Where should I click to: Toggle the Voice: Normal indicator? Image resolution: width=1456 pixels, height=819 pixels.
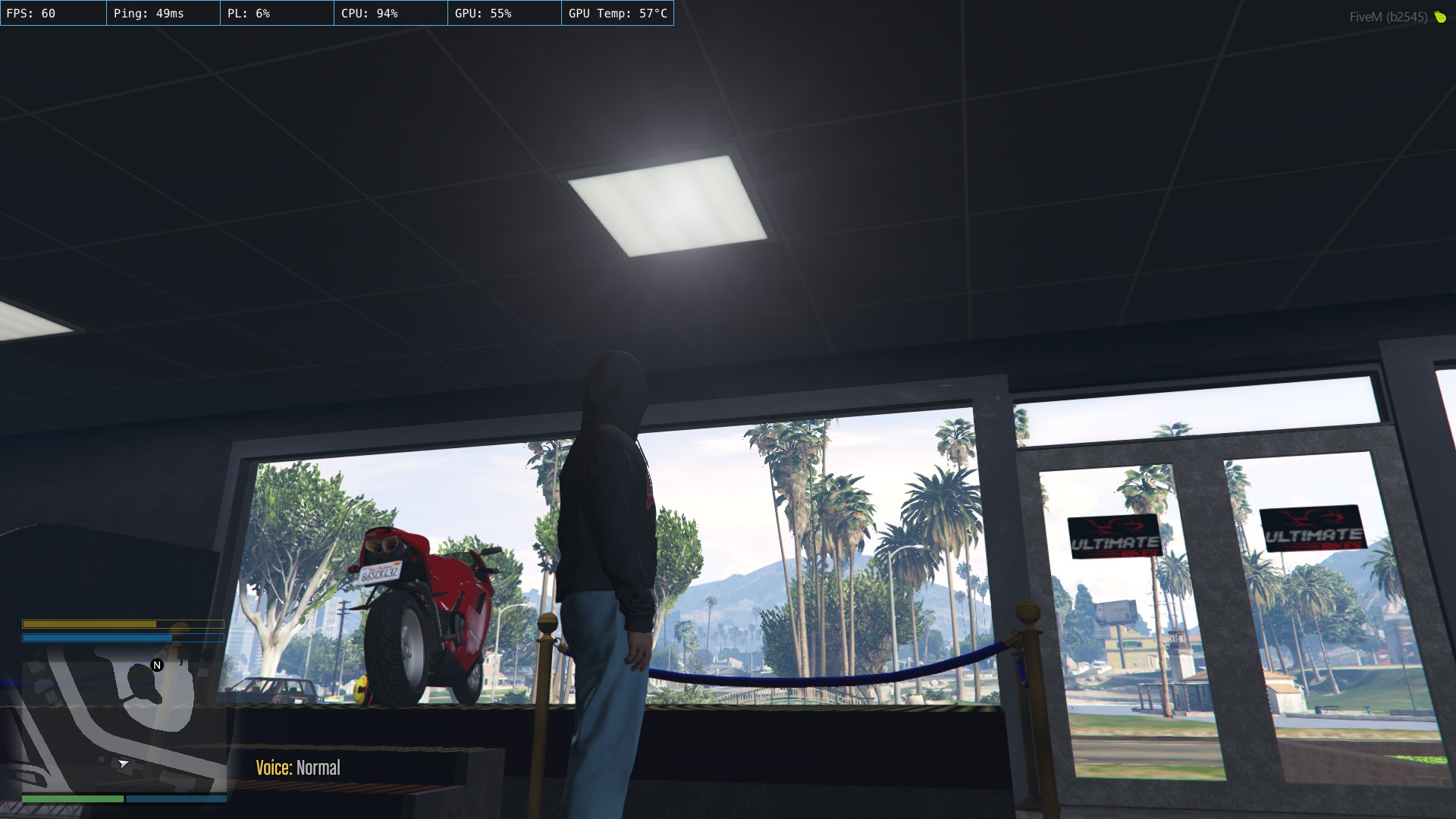(298, 767)
